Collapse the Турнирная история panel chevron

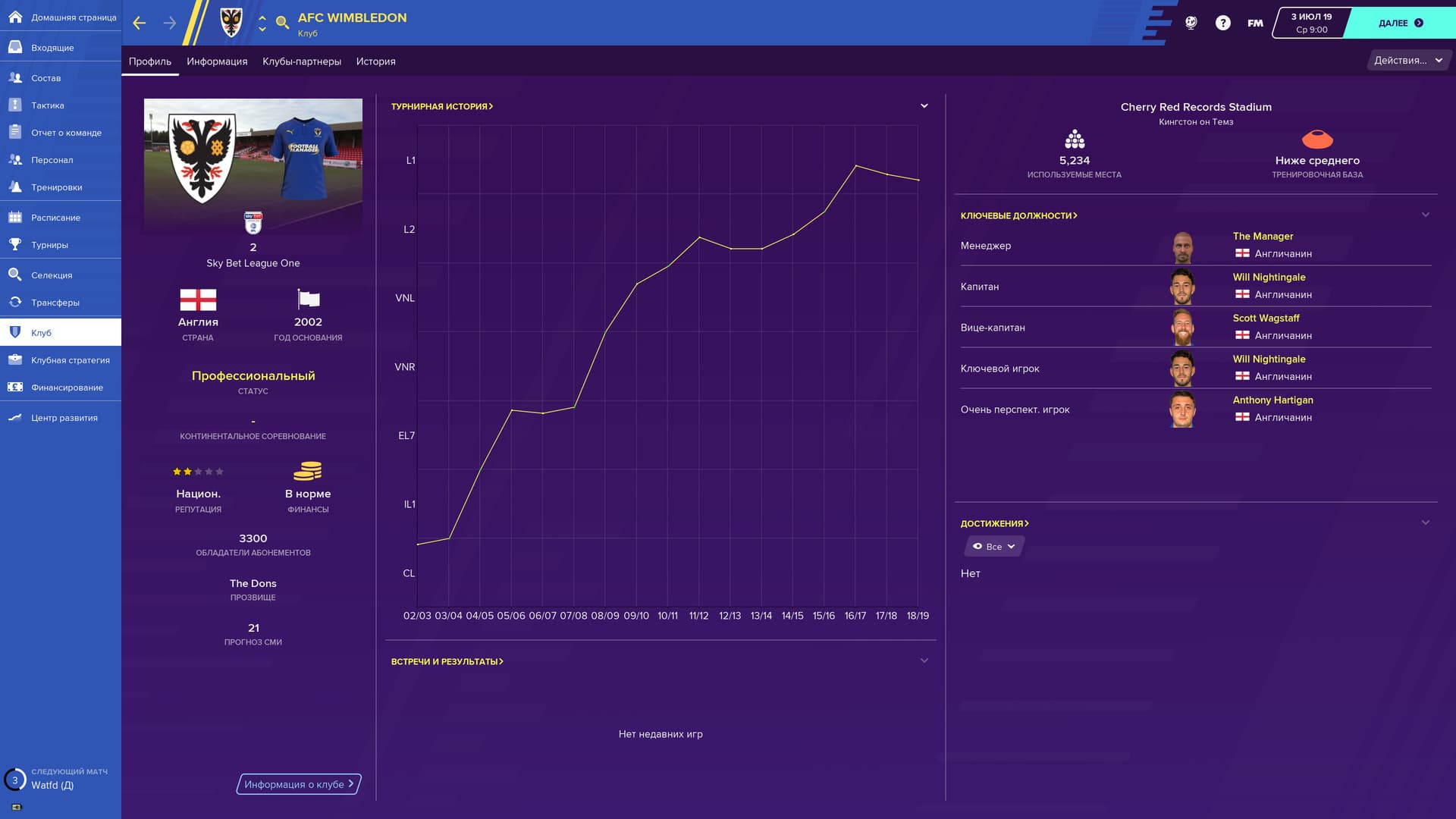click(x=924, y=105)
